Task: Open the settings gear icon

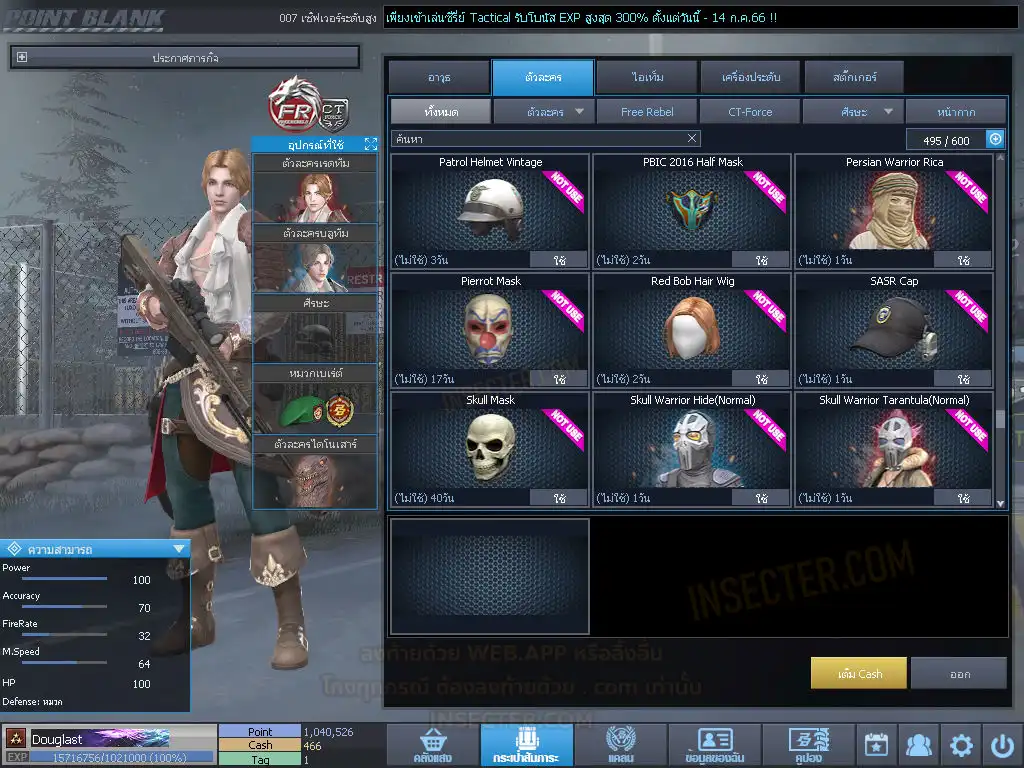Action: click(x=961, y=746)
